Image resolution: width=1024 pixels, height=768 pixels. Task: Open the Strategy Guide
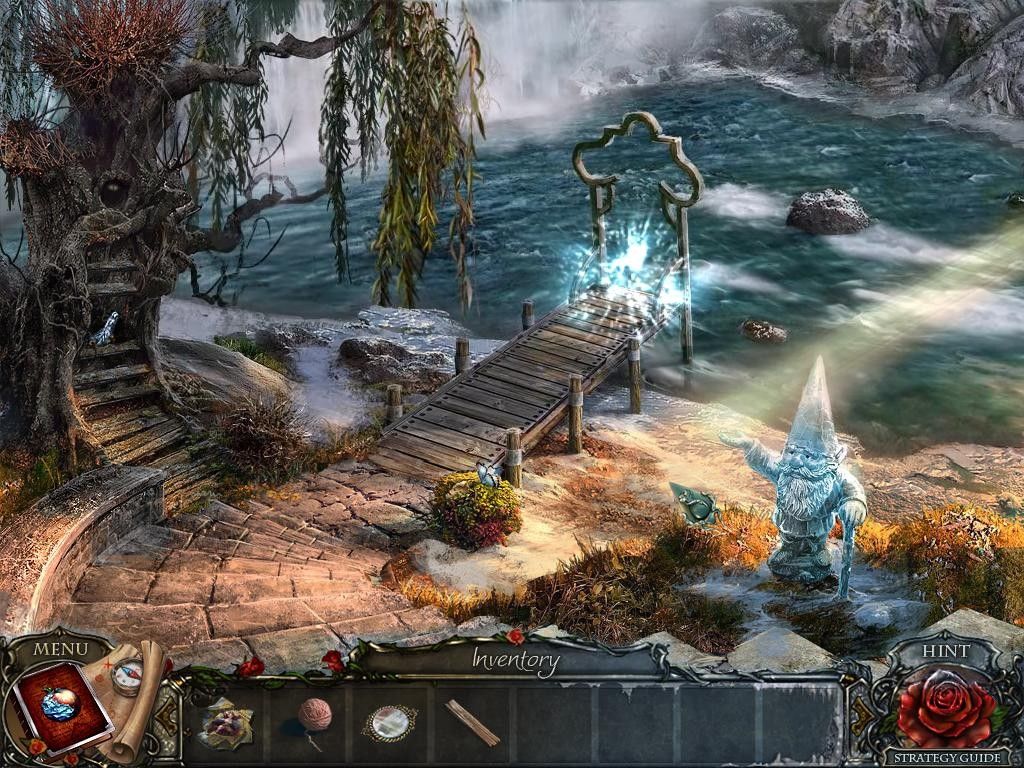tap(944, 758)
